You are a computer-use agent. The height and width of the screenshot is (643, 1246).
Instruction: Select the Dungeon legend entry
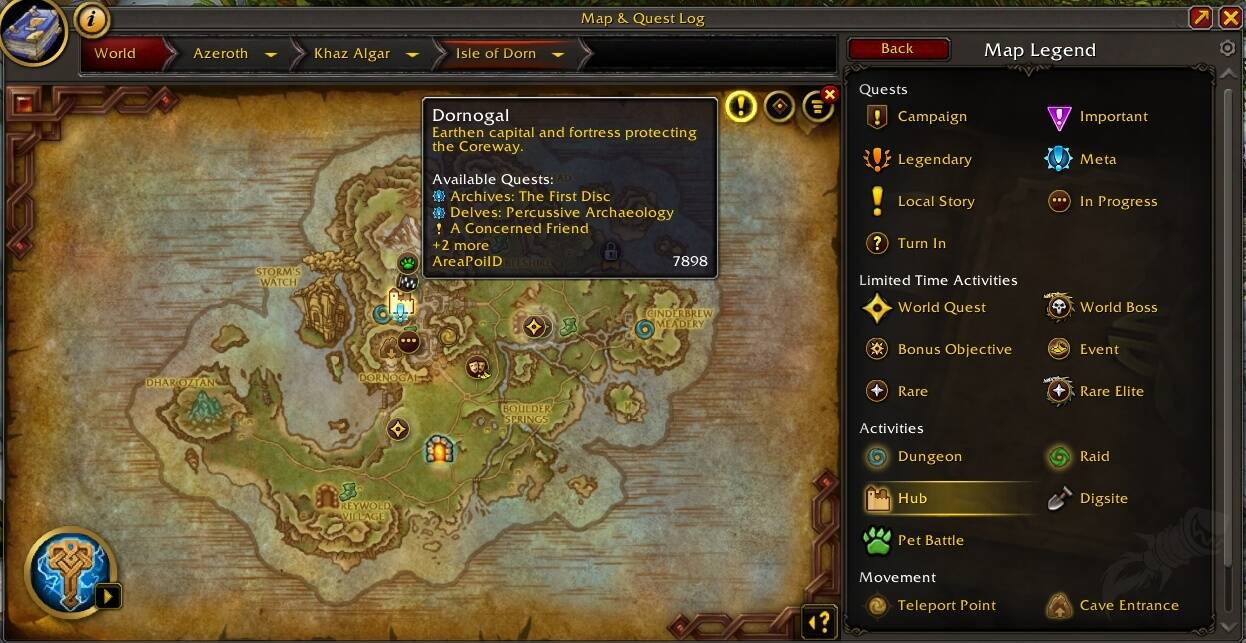[929, 456]
